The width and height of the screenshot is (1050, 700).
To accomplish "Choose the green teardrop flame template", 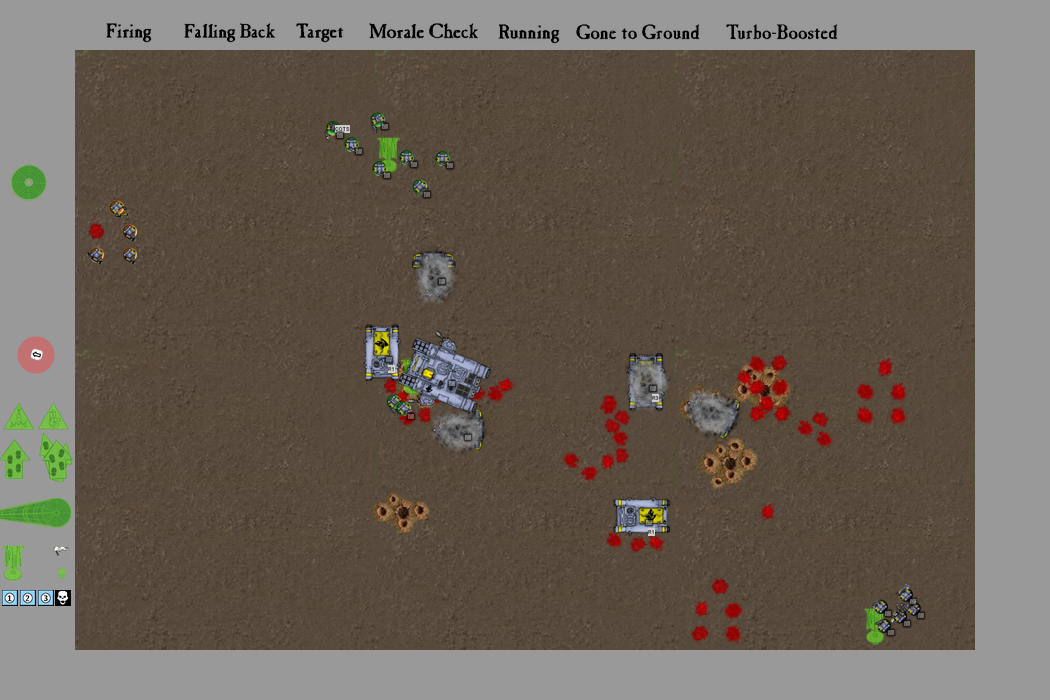I will pyautogui.click(x=35, y=513).
